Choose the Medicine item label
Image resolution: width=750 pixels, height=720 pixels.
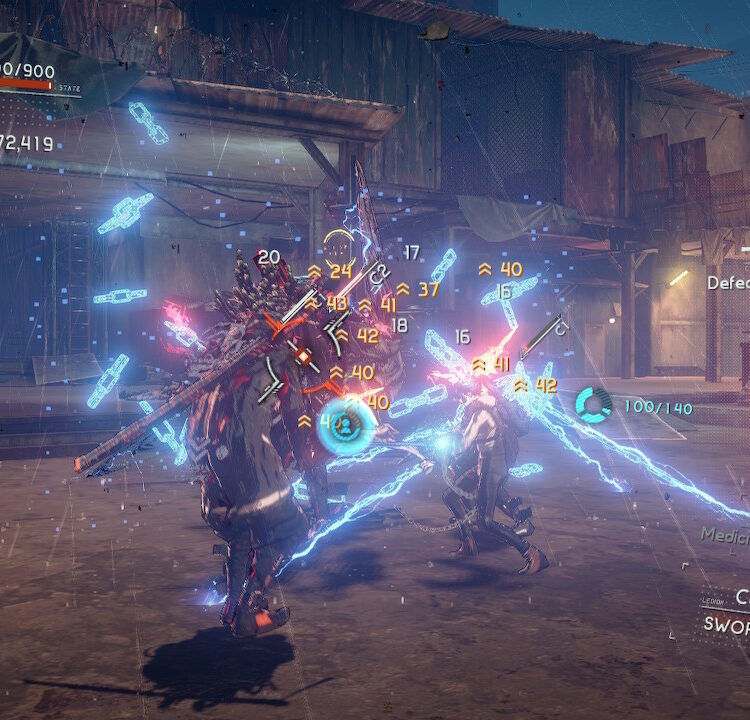(x=726, y=535)
